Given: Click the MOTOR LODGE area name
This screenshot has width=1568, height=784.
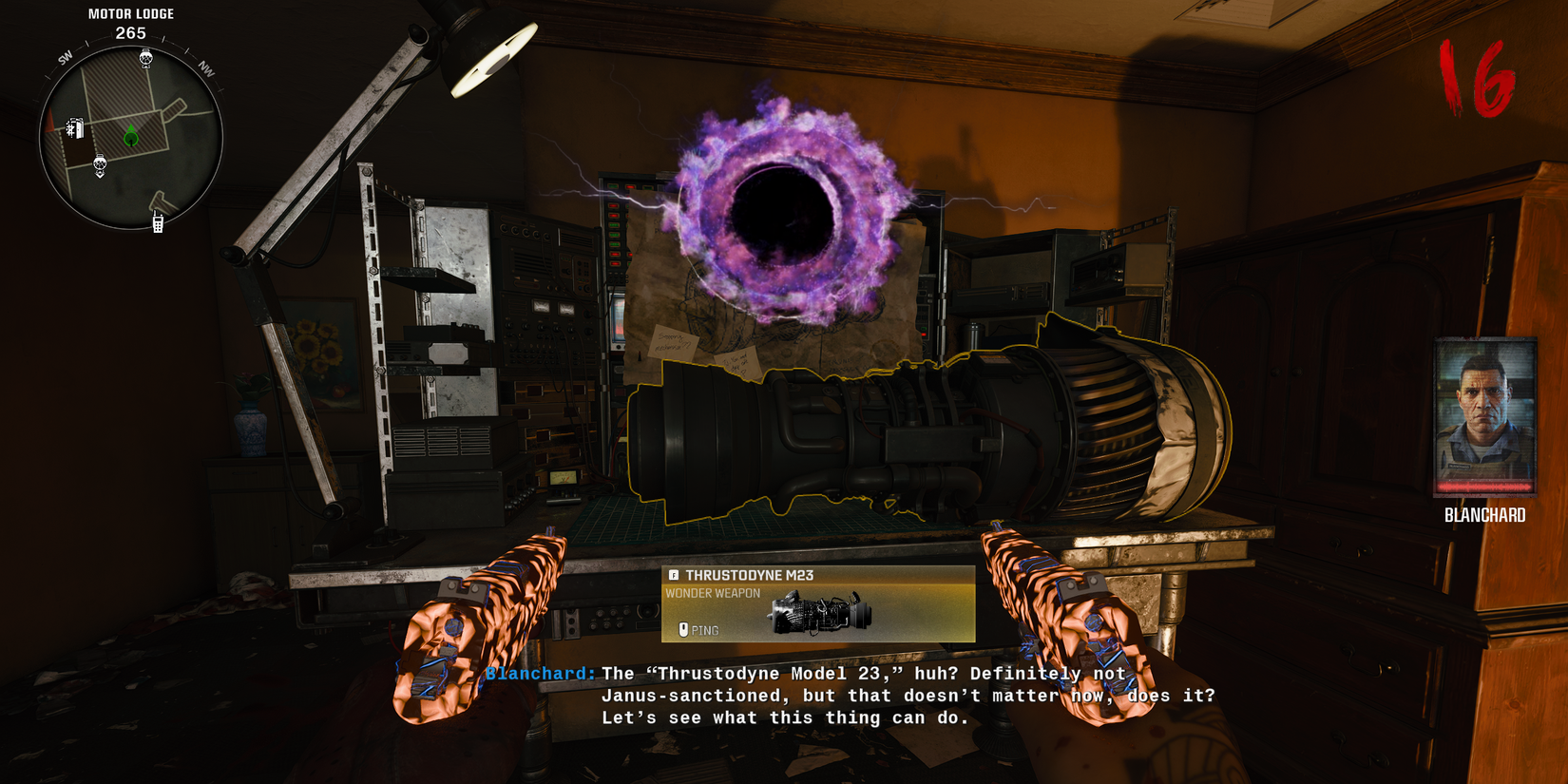Looking at the screenshot, I should tap(130, 13).
